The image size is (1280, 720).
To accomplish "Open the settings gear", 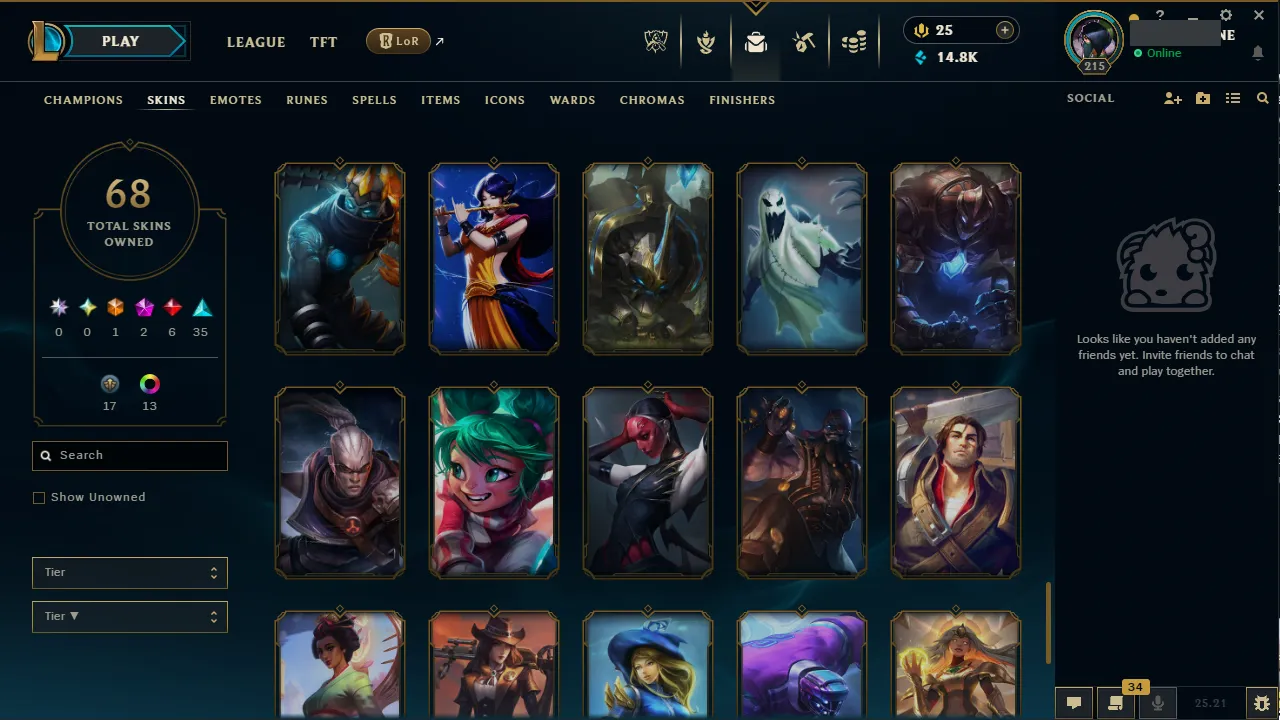I will [x=1225, y=15].
